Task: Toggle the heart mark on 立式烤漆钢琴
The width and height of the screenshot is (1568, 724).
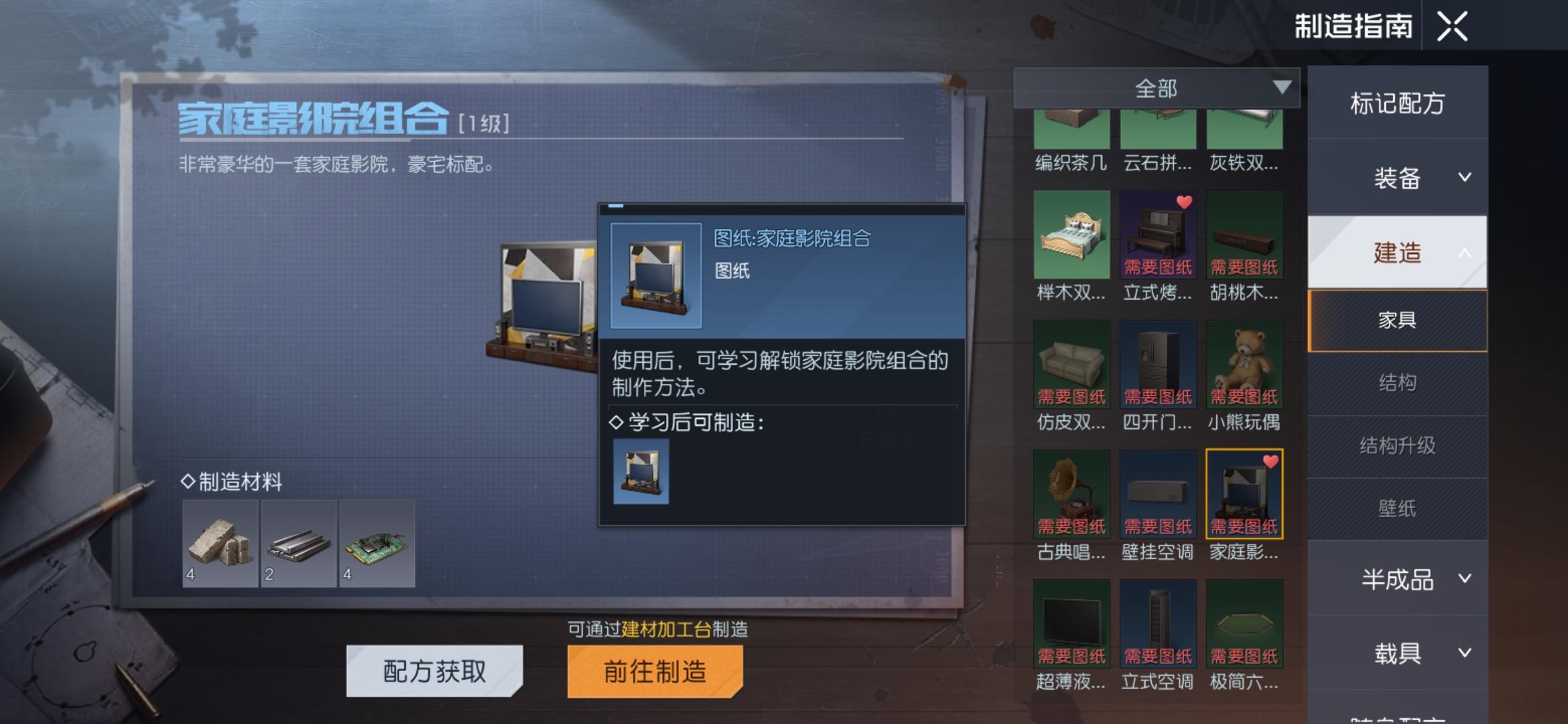Action: coord(1184,201)
